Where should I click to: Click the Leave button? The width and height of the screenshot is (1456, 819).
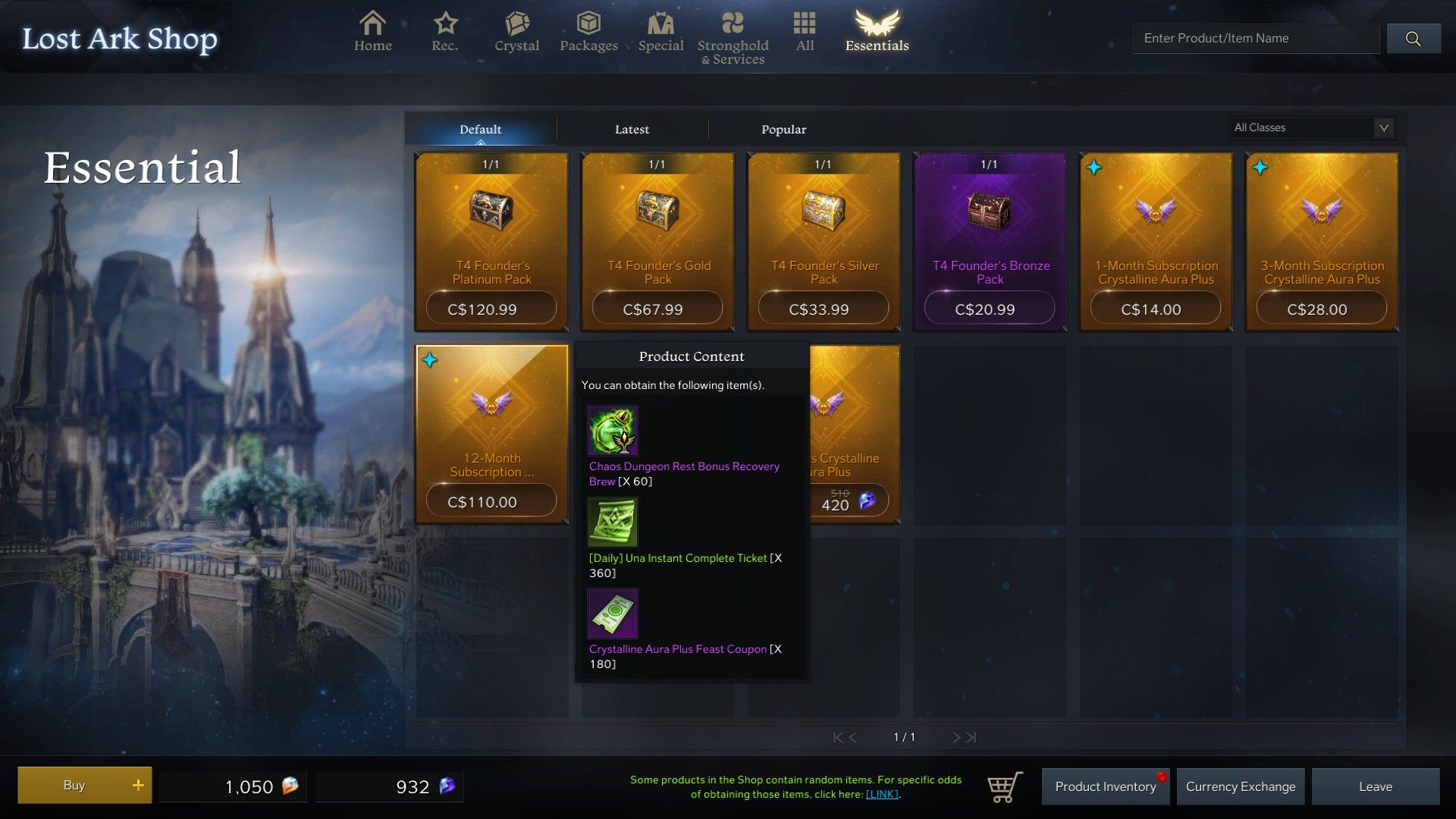coord(1376,786)
